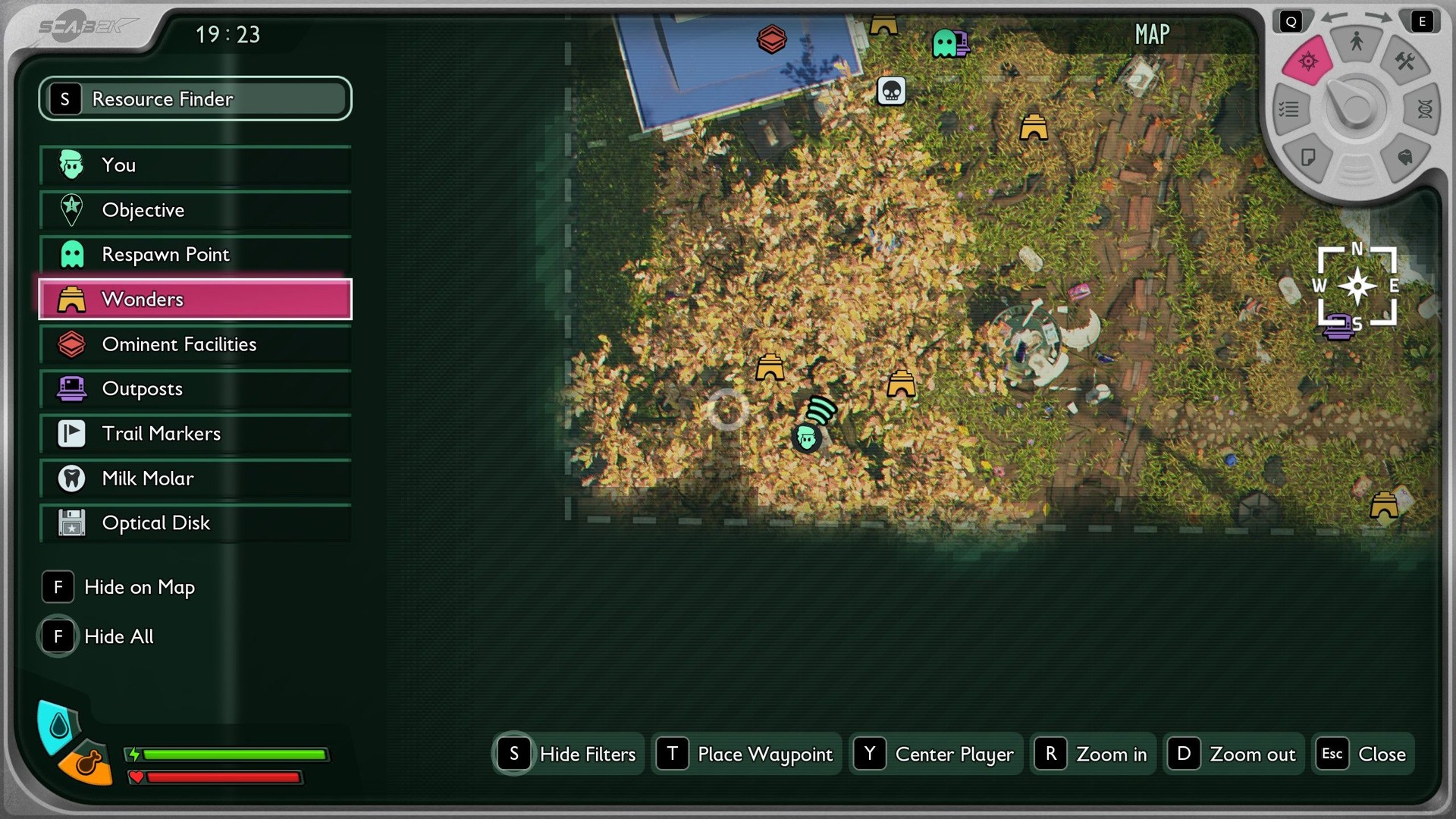Viewport: 1456px width, 819px height.
Task: Center the map on the player
Action: (x=936, y=754)
